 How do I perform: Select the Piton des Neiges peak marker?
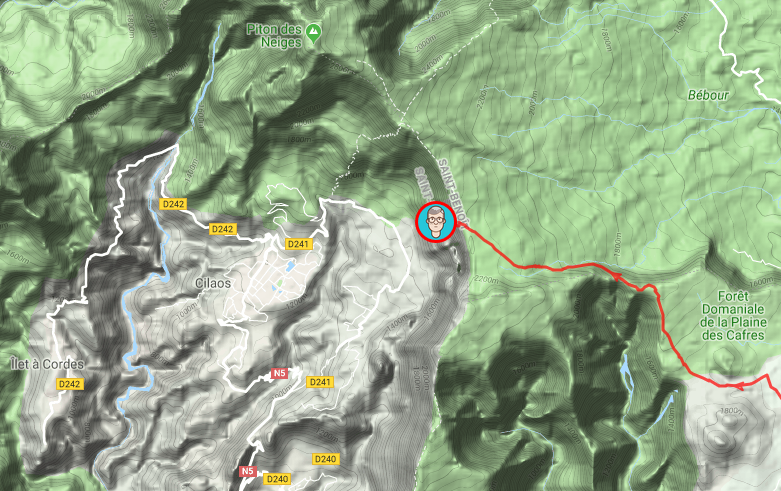[x=315, y=32]
